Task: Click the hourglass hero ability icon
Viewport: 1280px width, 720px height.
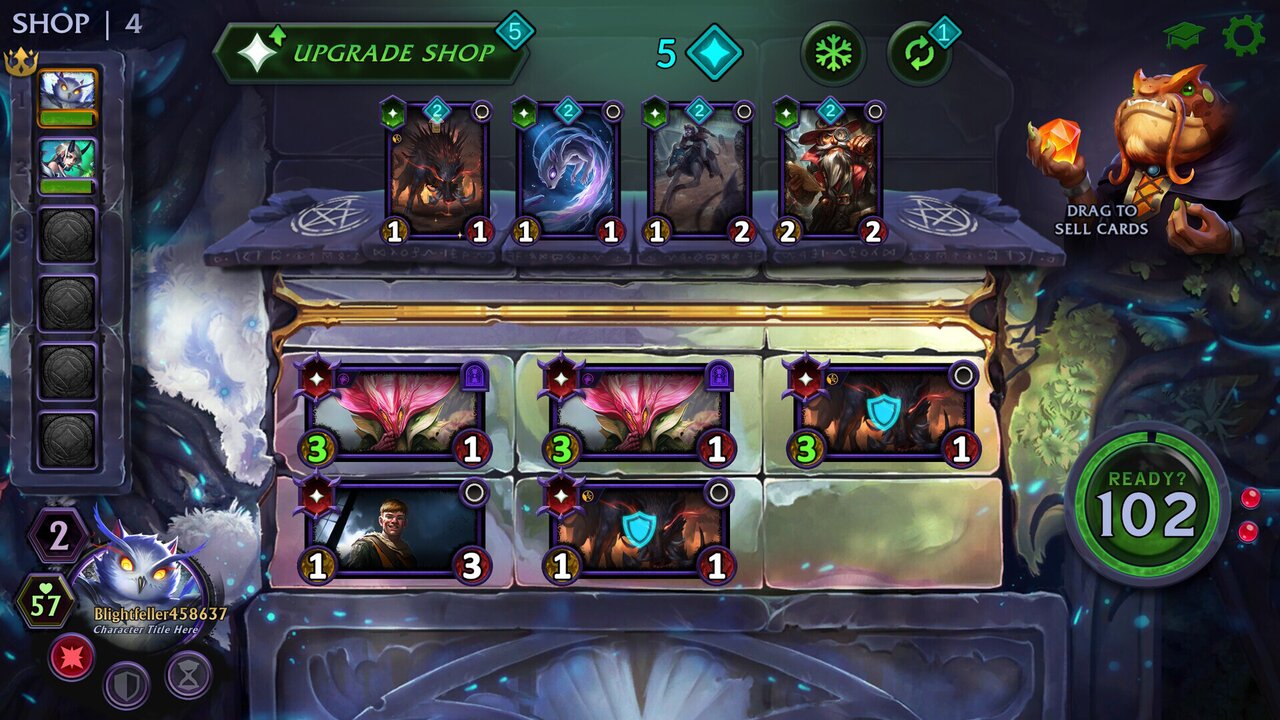Action: 188,674
